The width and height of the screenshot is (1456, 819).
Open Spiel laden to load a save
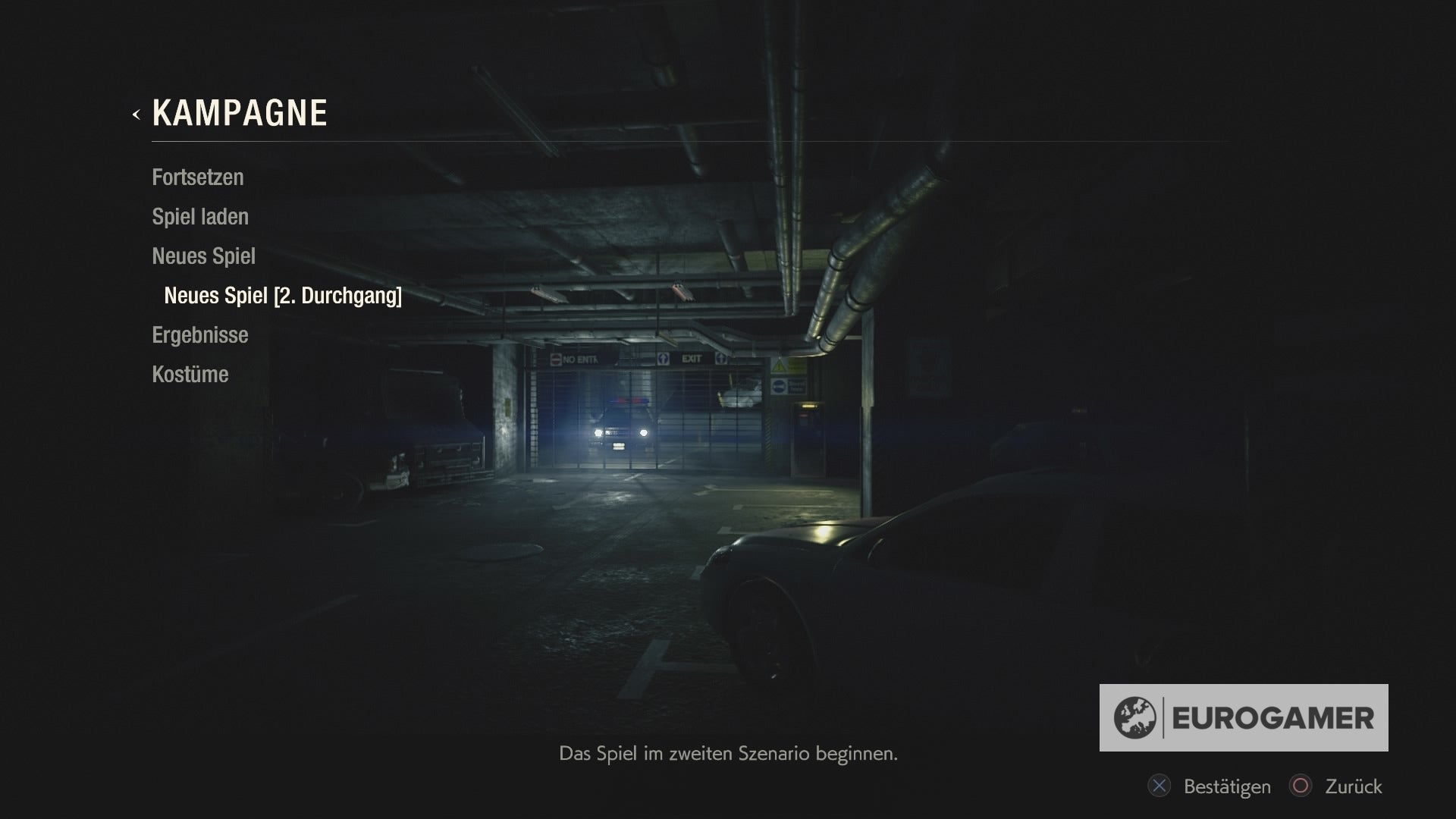(x=200, y=216)
